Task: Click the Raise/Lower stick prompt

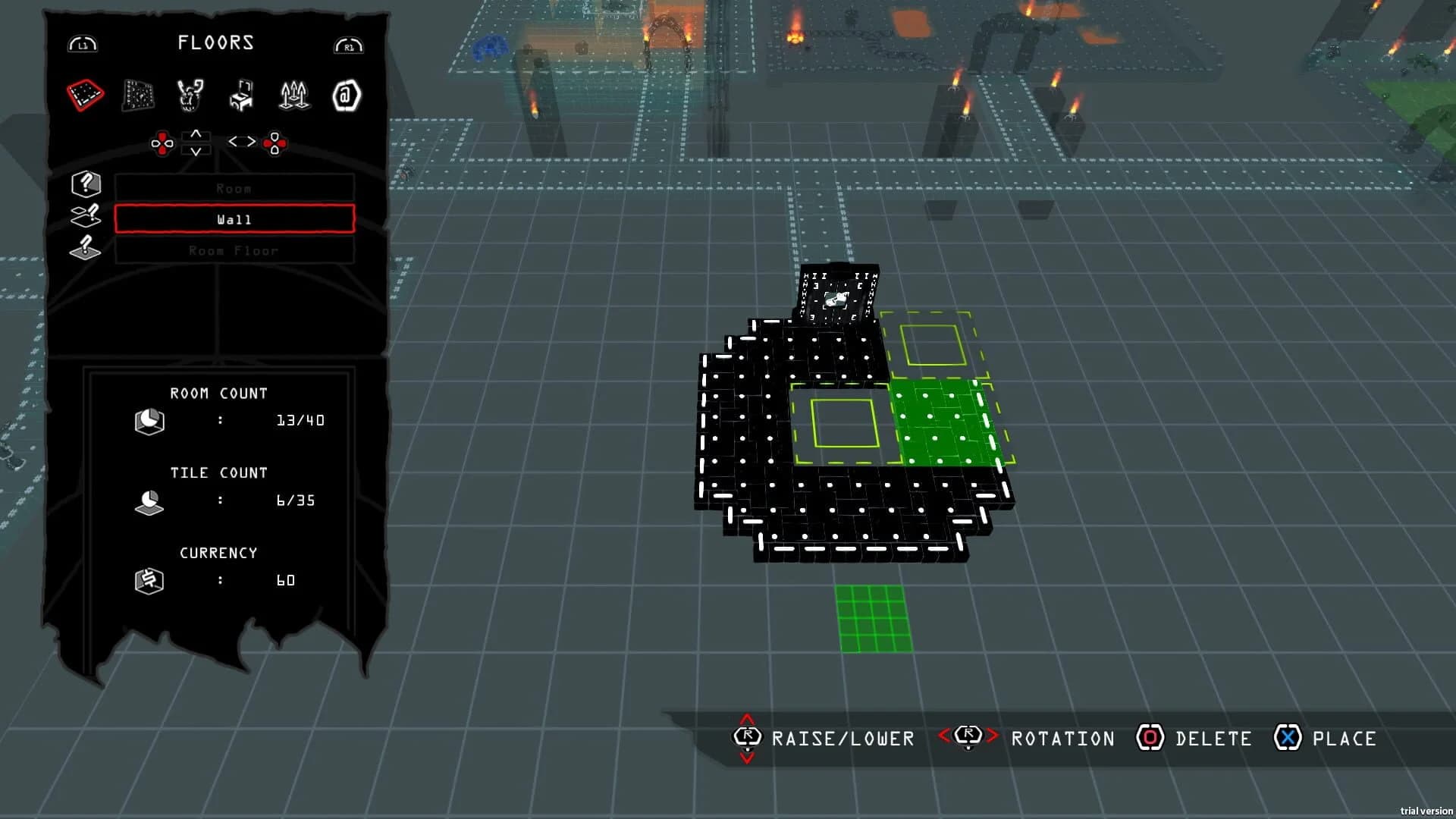Action: tap(746, 738)
